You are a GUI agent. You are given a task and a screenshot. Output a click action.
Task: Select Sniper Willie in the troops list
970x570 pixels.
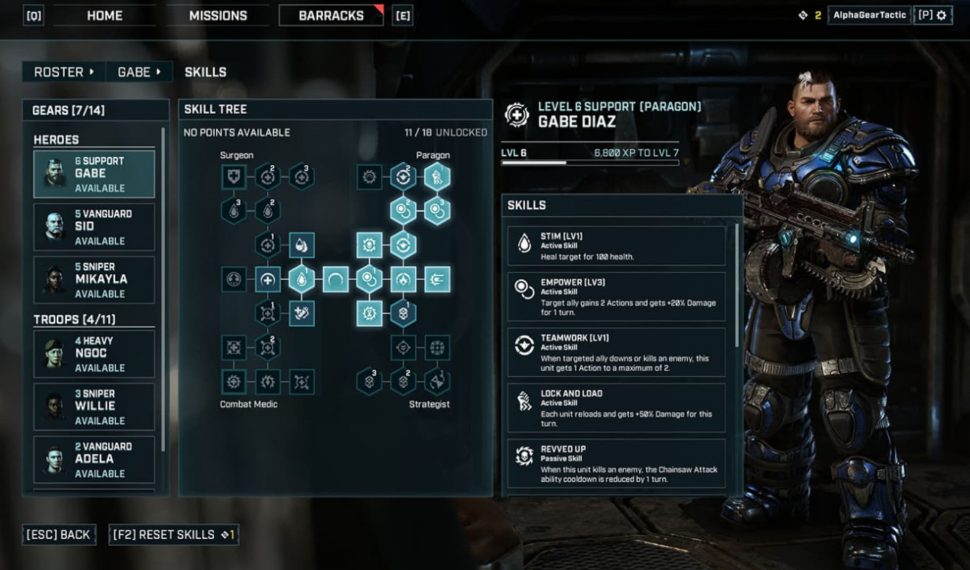point(94,407)
